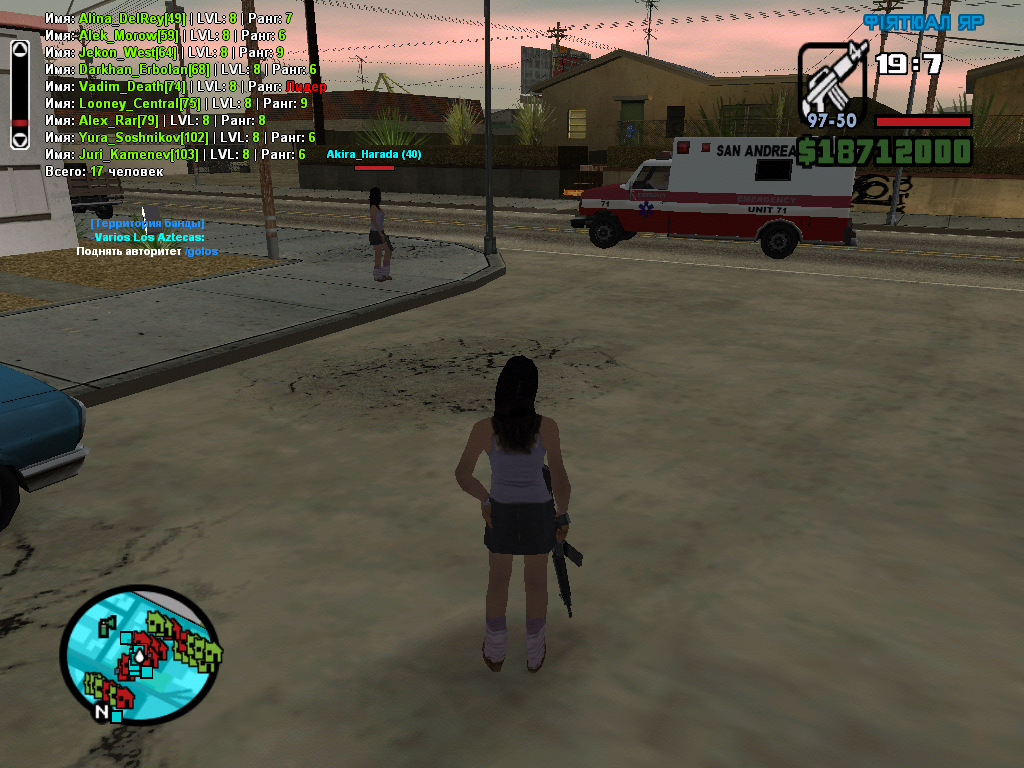This screenshot has width=1024, height=768.
Task: Click the north N marker on minimap
Action: point(101,712)
